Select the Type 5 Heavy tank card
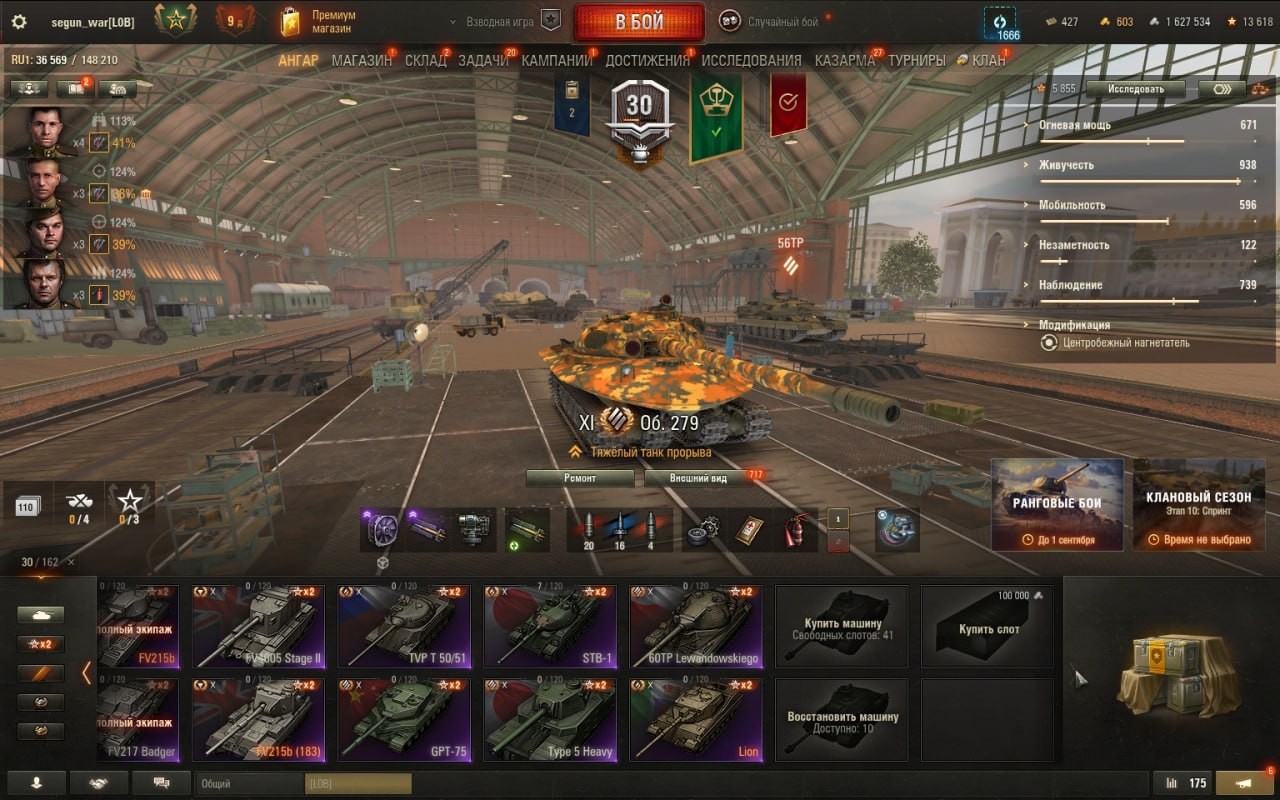 tap(550, 719)
